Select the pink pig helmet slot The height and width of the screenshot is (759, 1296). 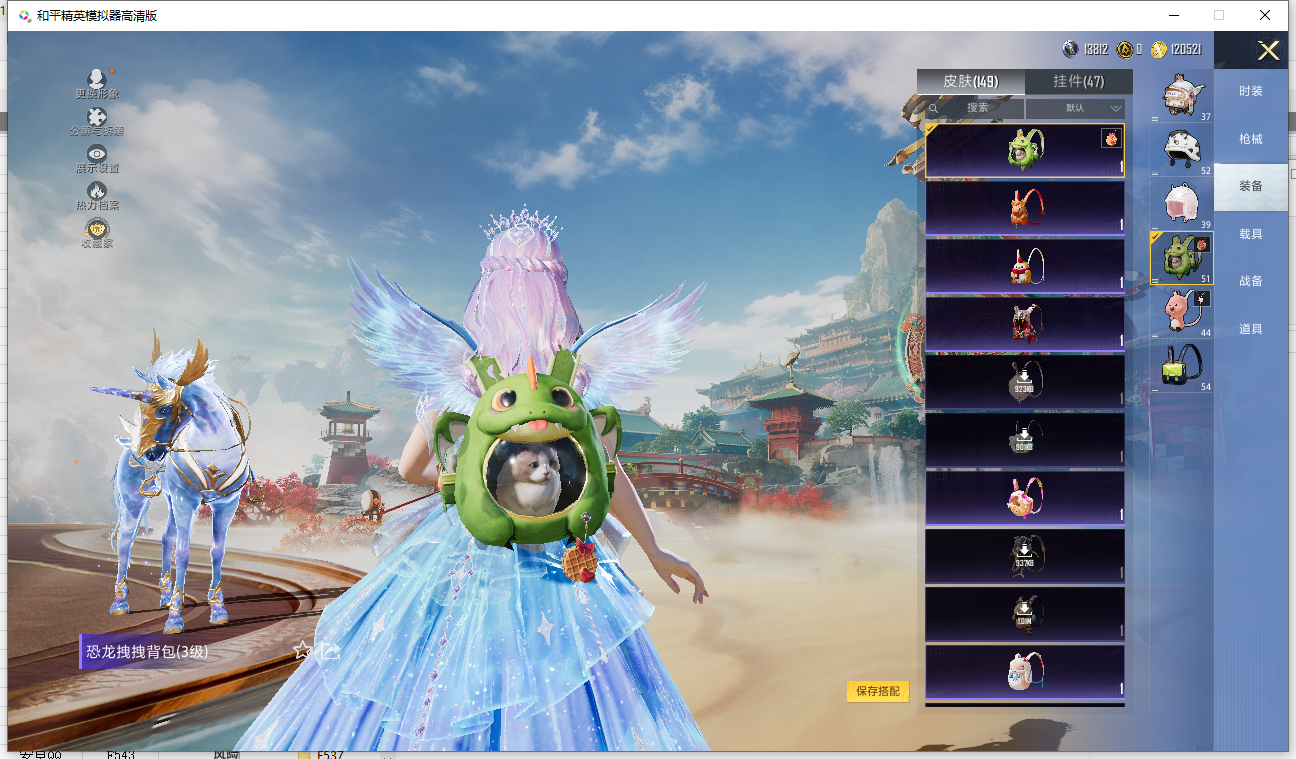click(1181, 202)
